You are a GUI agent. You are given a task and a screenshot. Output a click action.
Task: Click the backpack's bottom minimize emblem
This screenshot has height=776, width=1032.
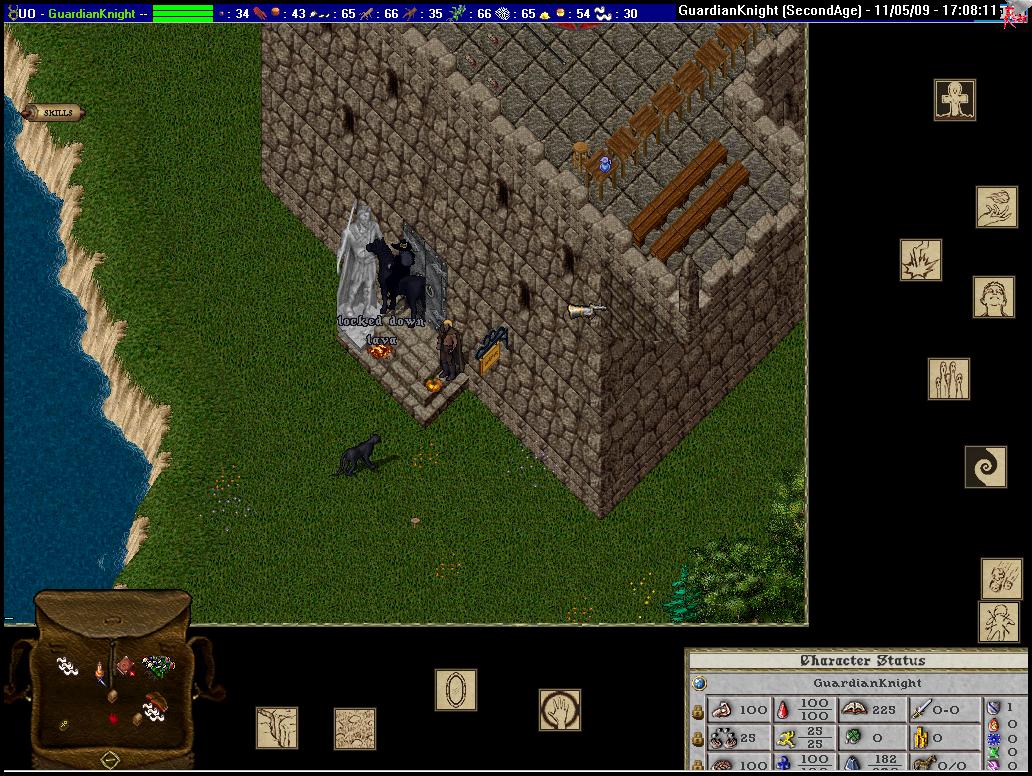[110, 760]
